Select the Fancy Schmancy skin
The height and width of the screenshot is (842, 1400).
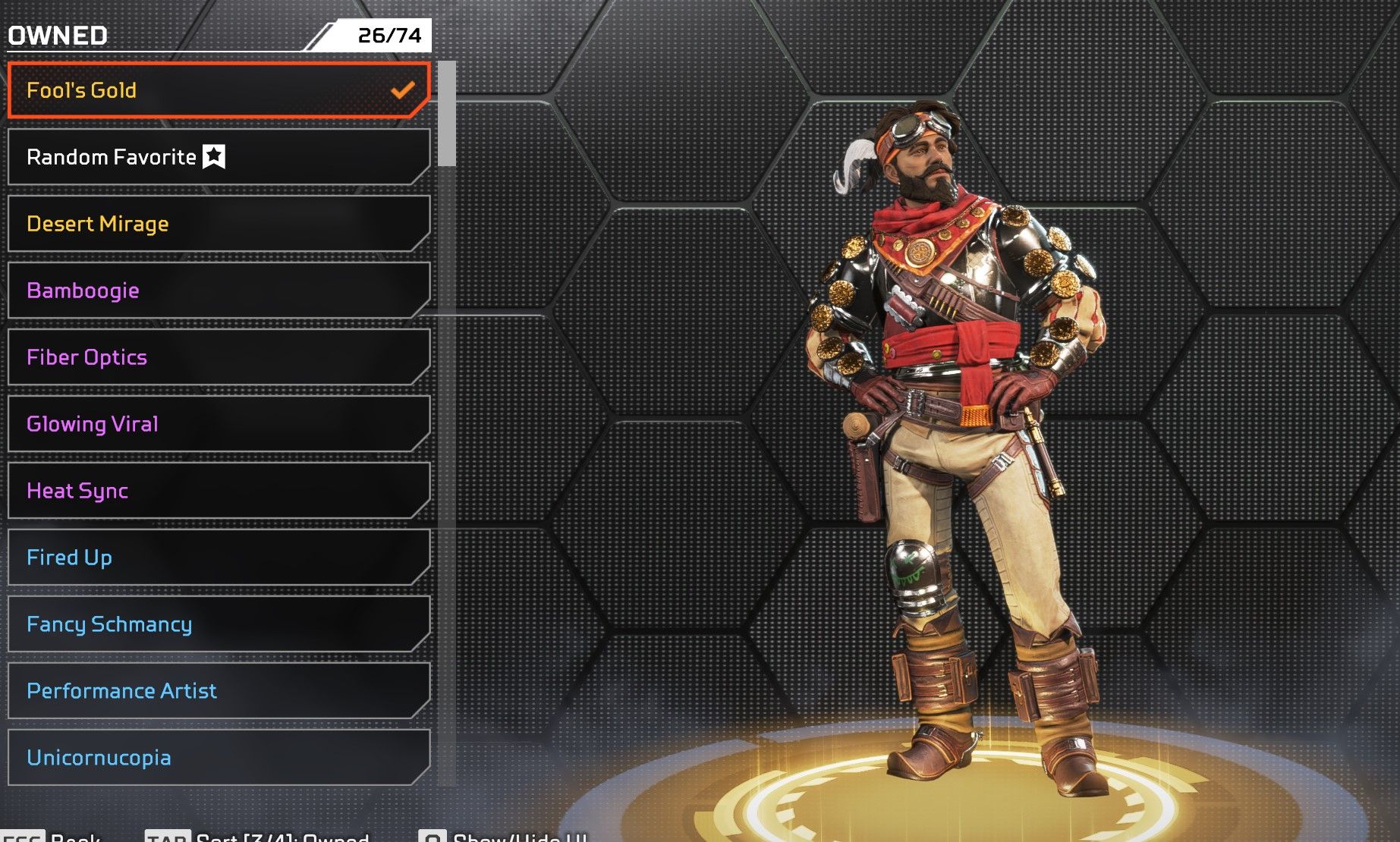219,624
